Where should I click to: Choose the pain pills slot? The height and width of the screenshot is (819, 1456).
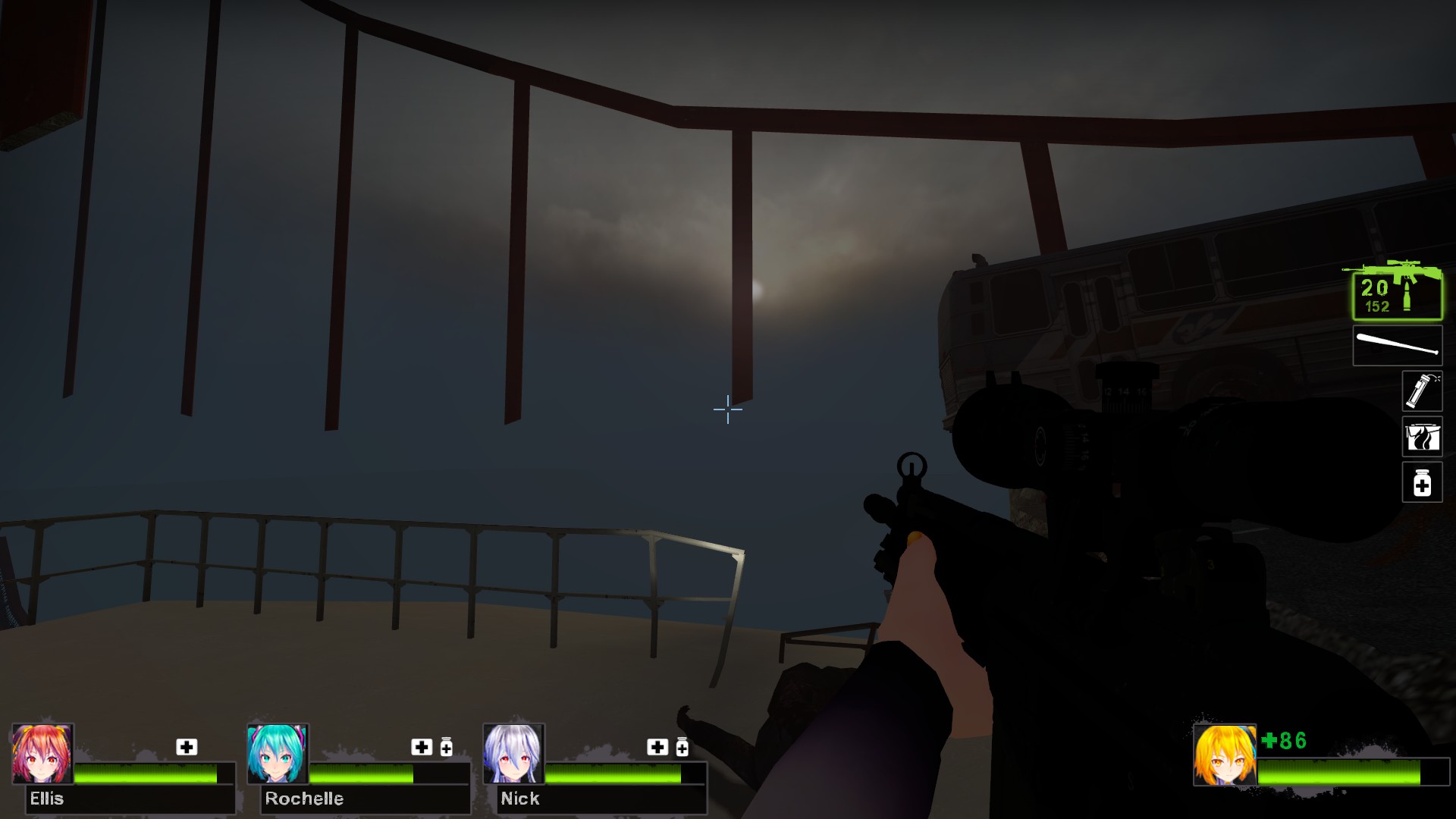tap(1421, 482)
